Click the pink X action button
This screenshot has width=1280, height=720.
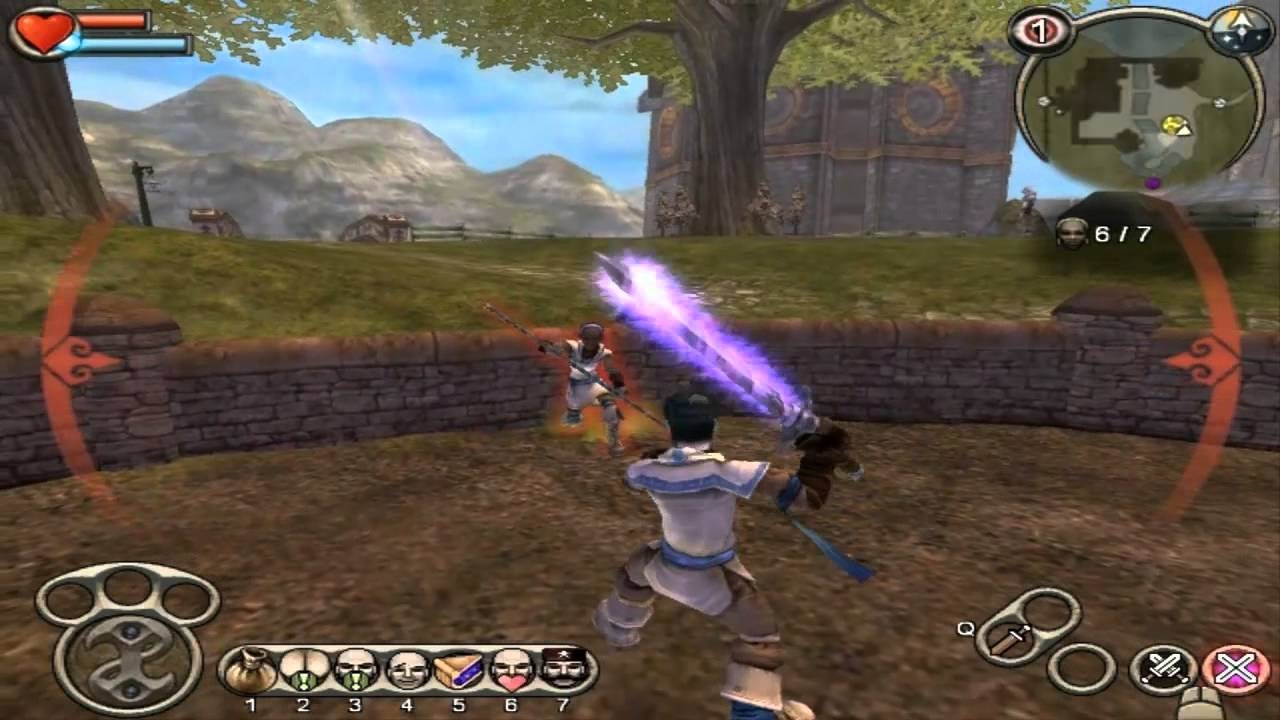(1235, 668)
